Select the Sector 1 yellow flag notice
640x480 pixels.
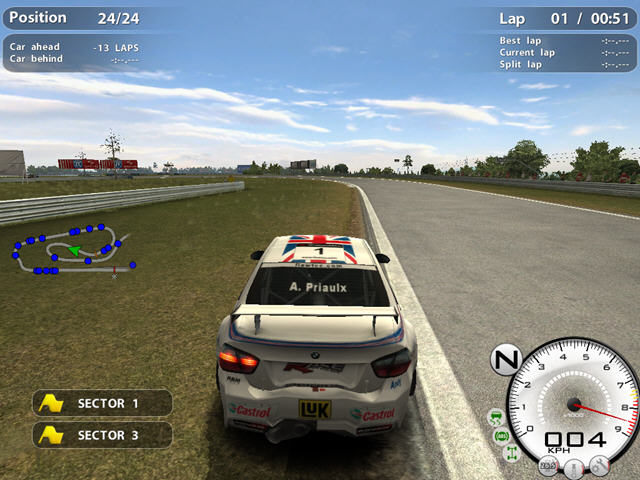tap(101, 403)
